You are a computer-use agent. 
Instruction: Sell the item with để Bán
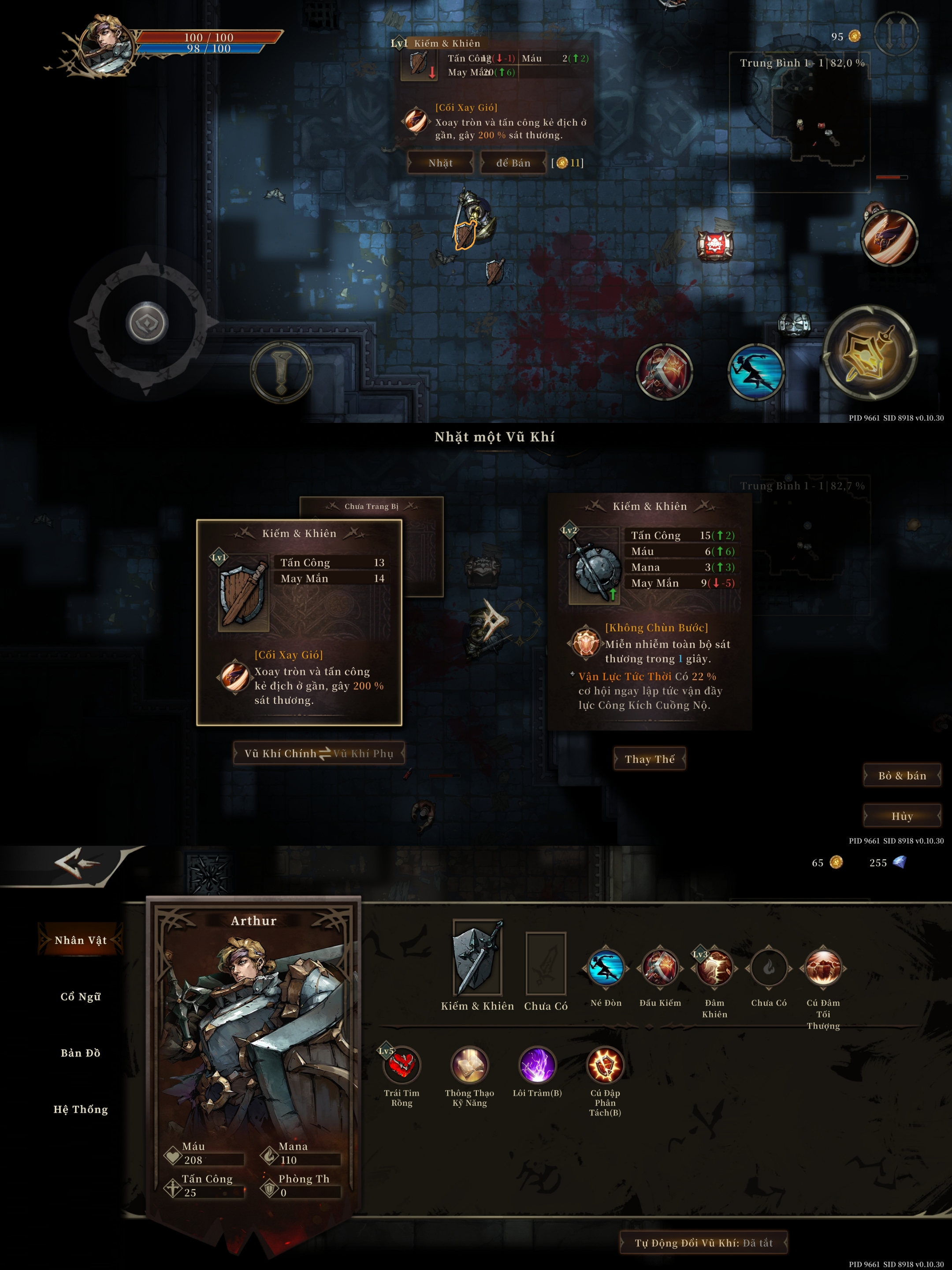click(x=513, y=163)
